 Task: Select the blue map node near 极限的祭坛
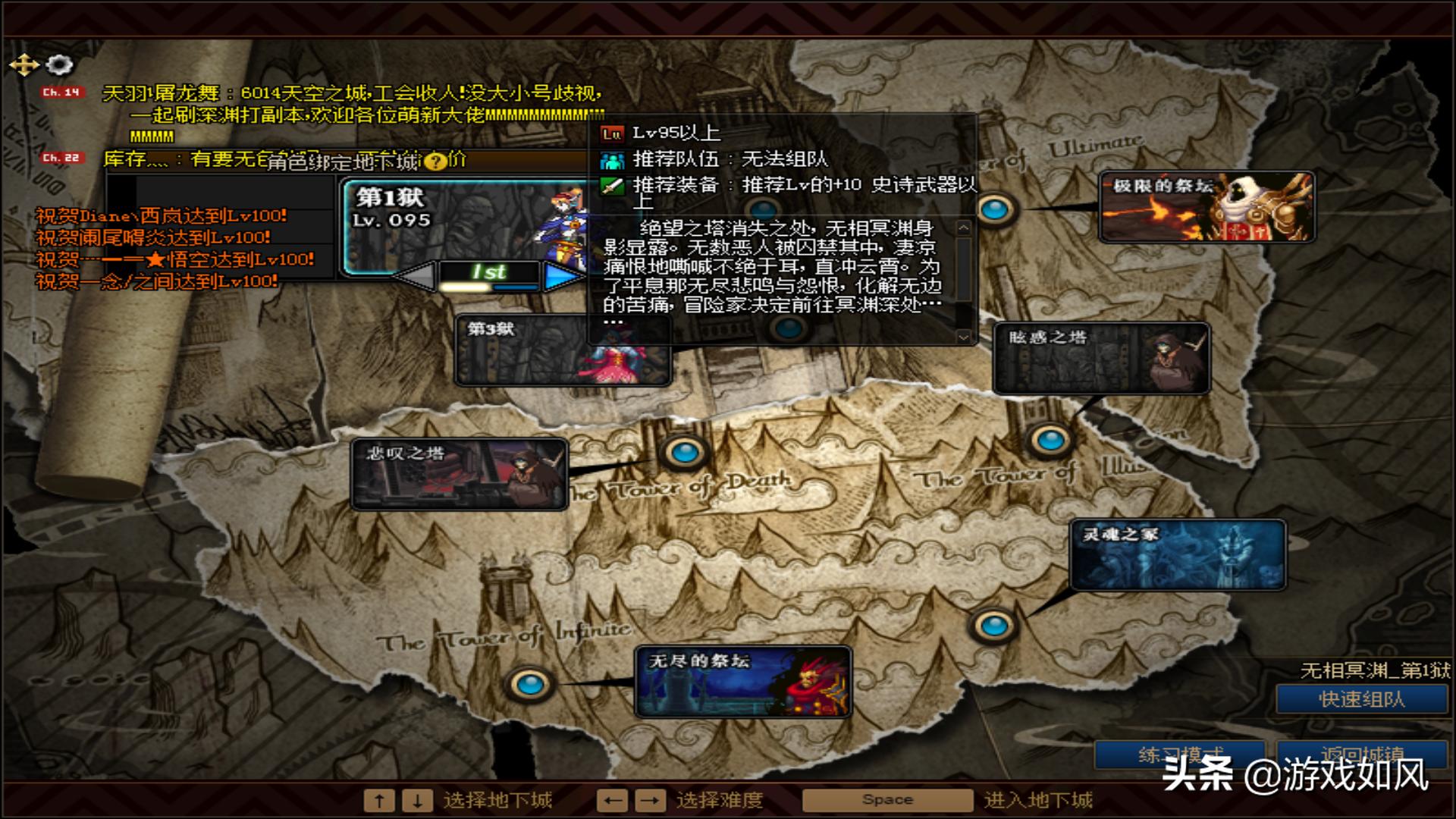pos(994,210)
